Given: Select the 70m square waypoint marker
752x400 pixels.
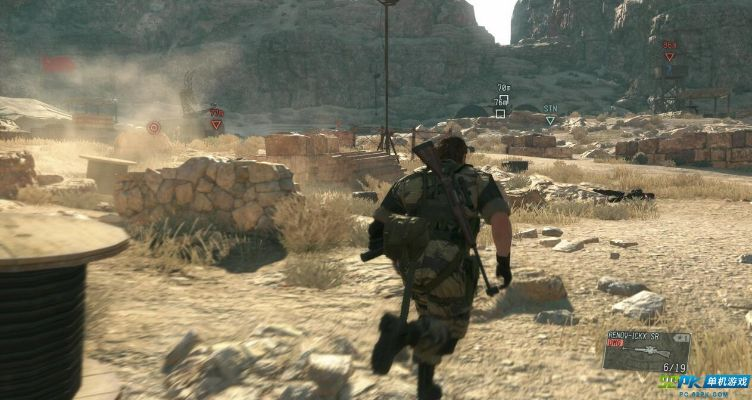Looking at the screenshot, I should (506, 99).
